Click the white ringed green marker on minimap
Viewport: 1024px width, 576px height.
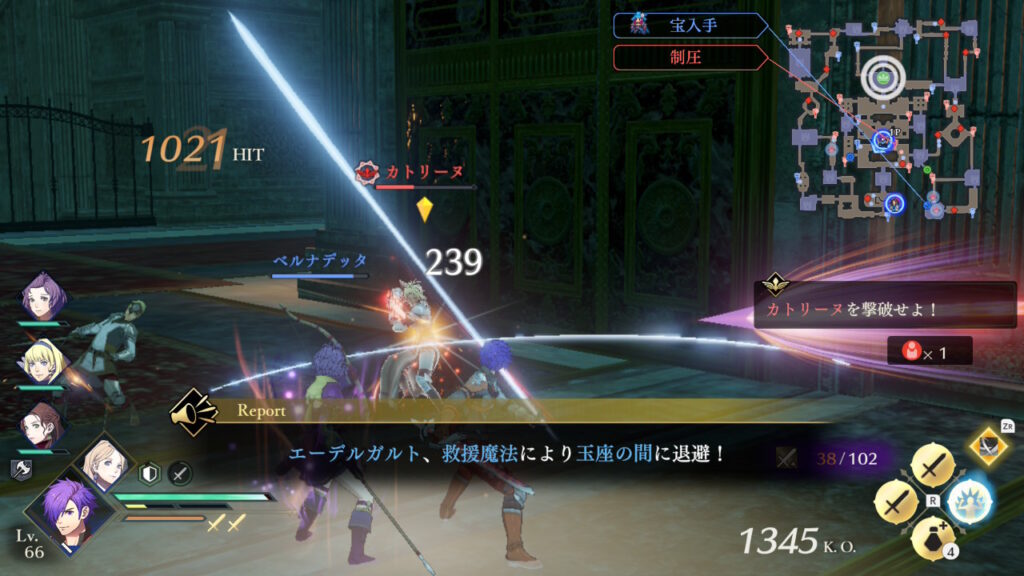coord(881,72)
